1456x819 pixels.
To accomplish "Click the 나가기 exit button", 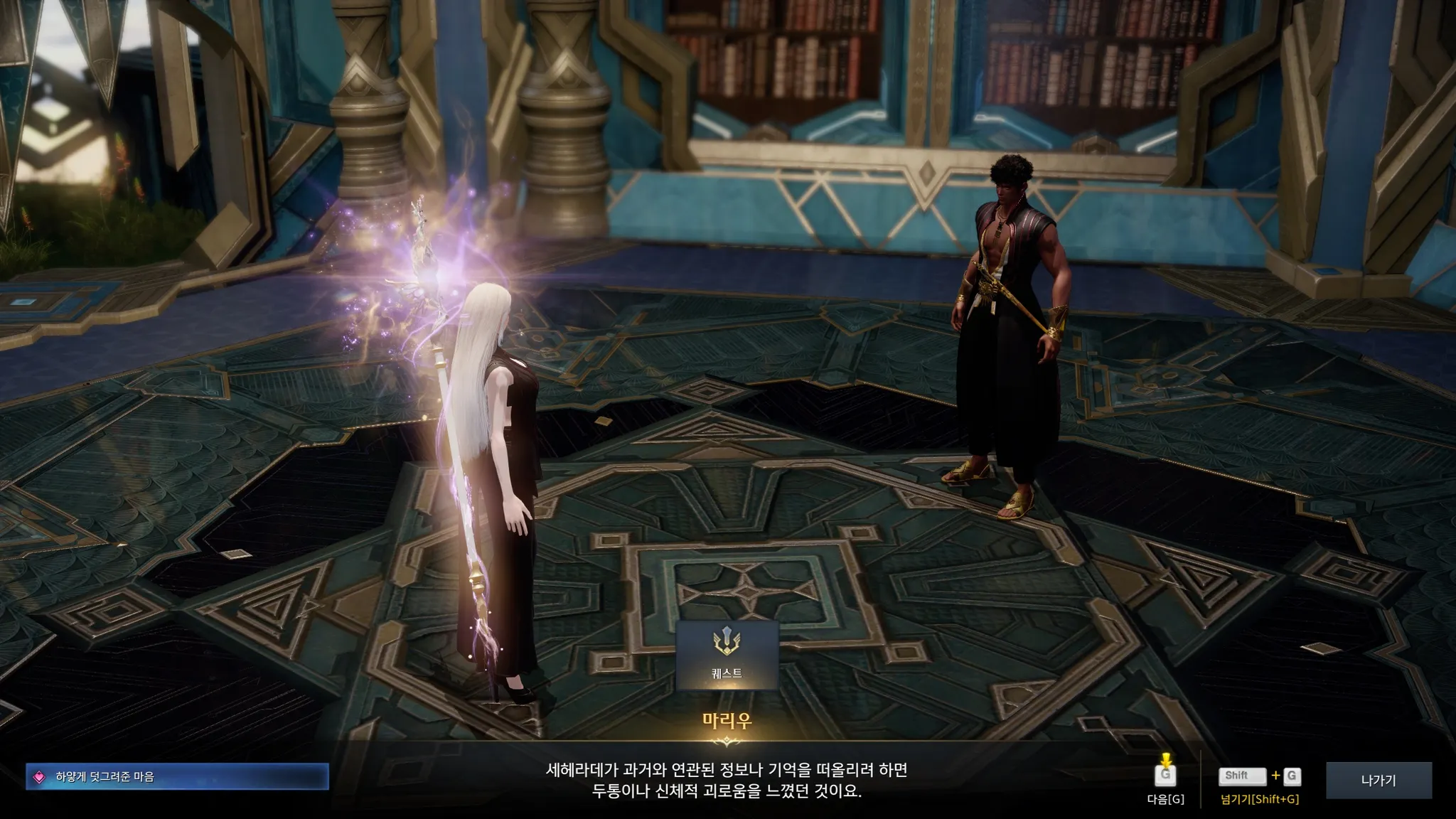I will [x=1379, y=780].
